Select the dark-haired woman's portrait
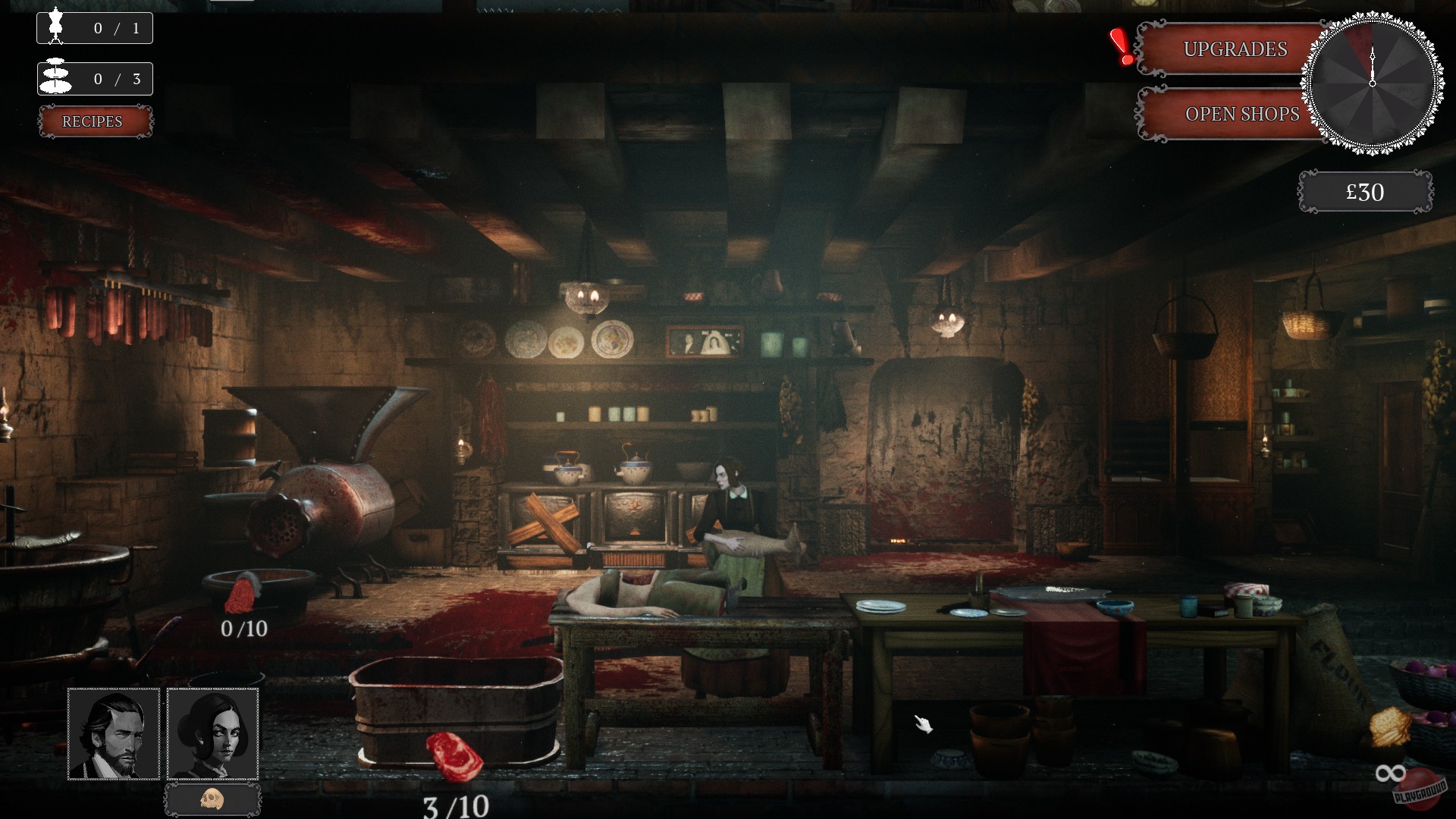1456x819 pixels. tap(212, 734)
